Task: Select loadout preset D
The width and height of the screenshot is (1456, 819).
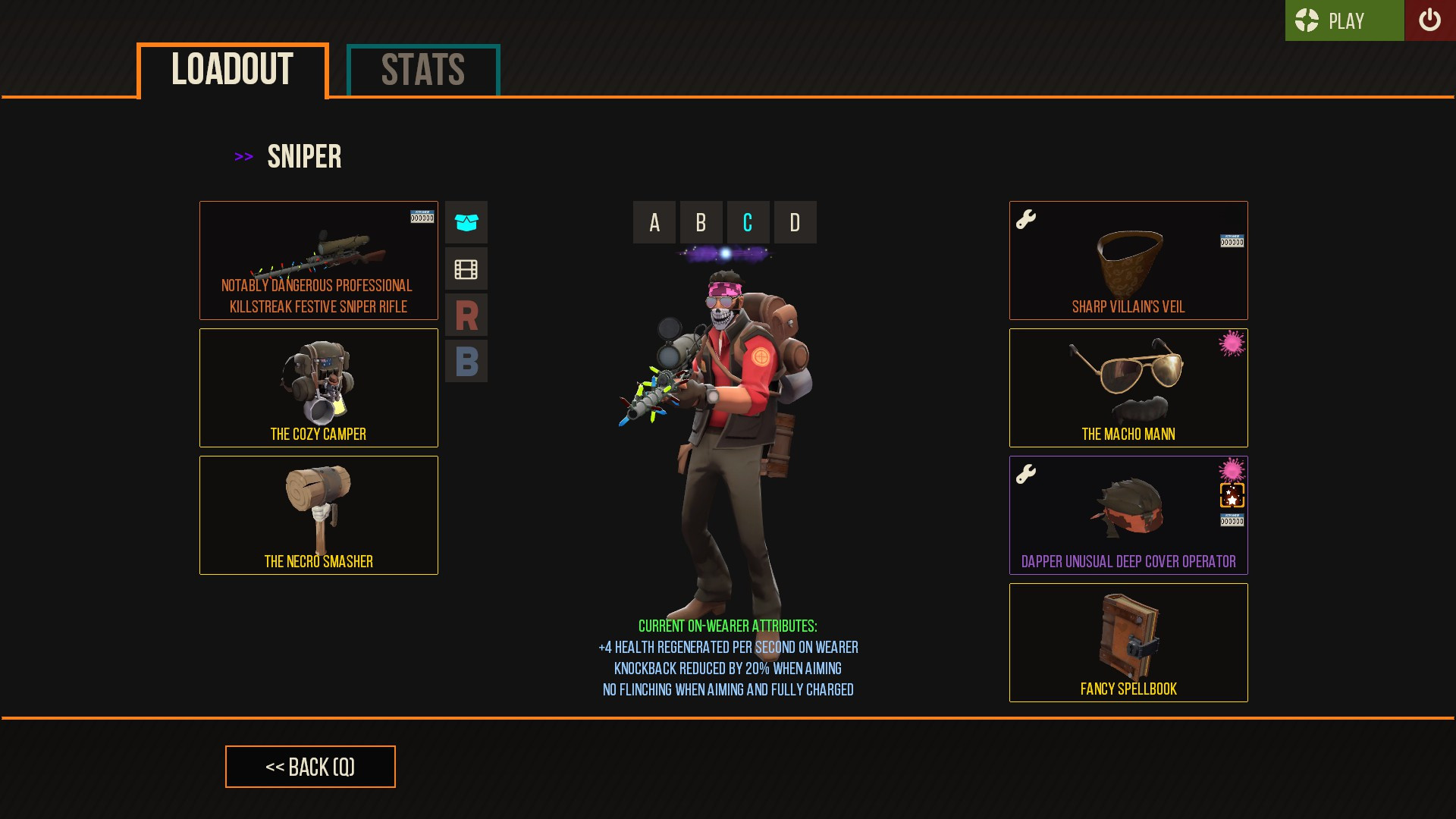Action: [794, 222]
